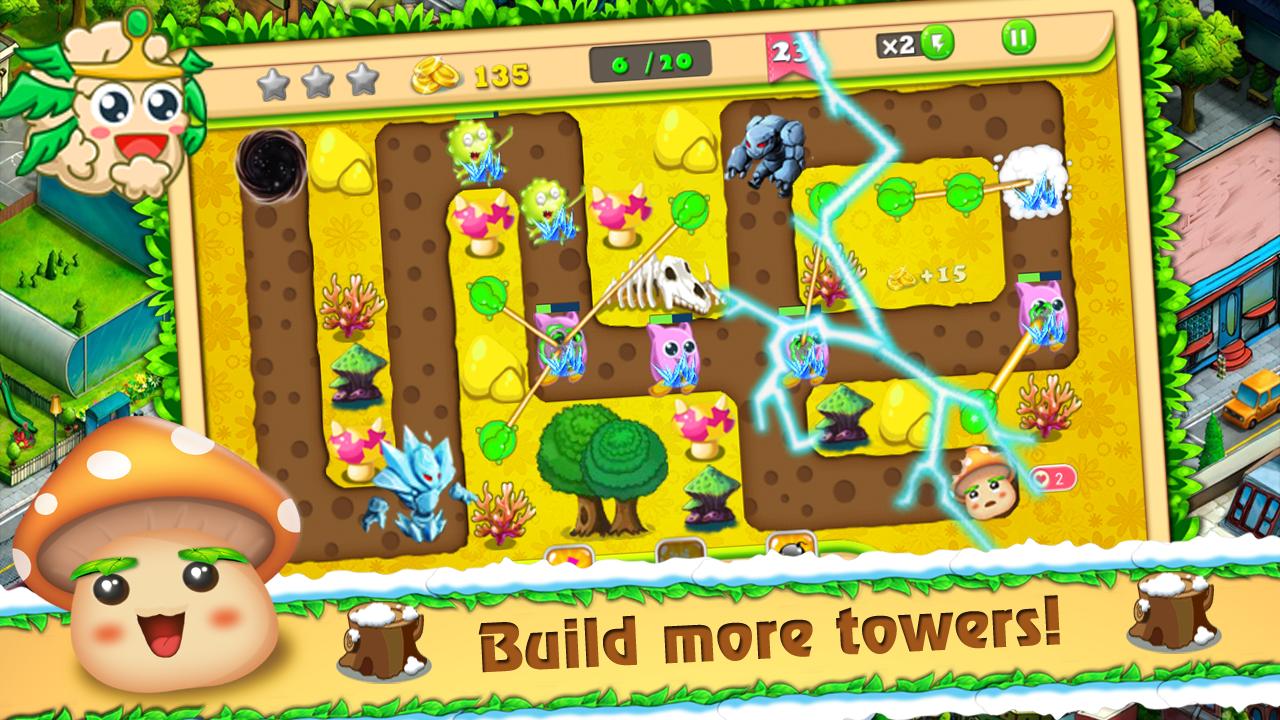Select the bomb item in the bottom slot
The image size is (1280, 720).
790,545
